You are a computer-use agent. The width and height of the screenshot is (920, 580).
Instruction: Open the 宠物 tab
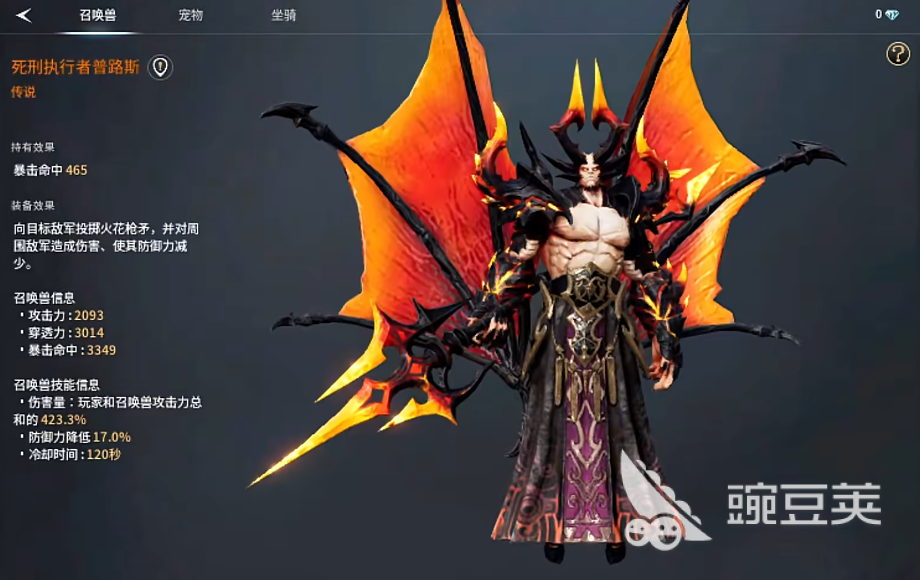click(x=190, y=15)
